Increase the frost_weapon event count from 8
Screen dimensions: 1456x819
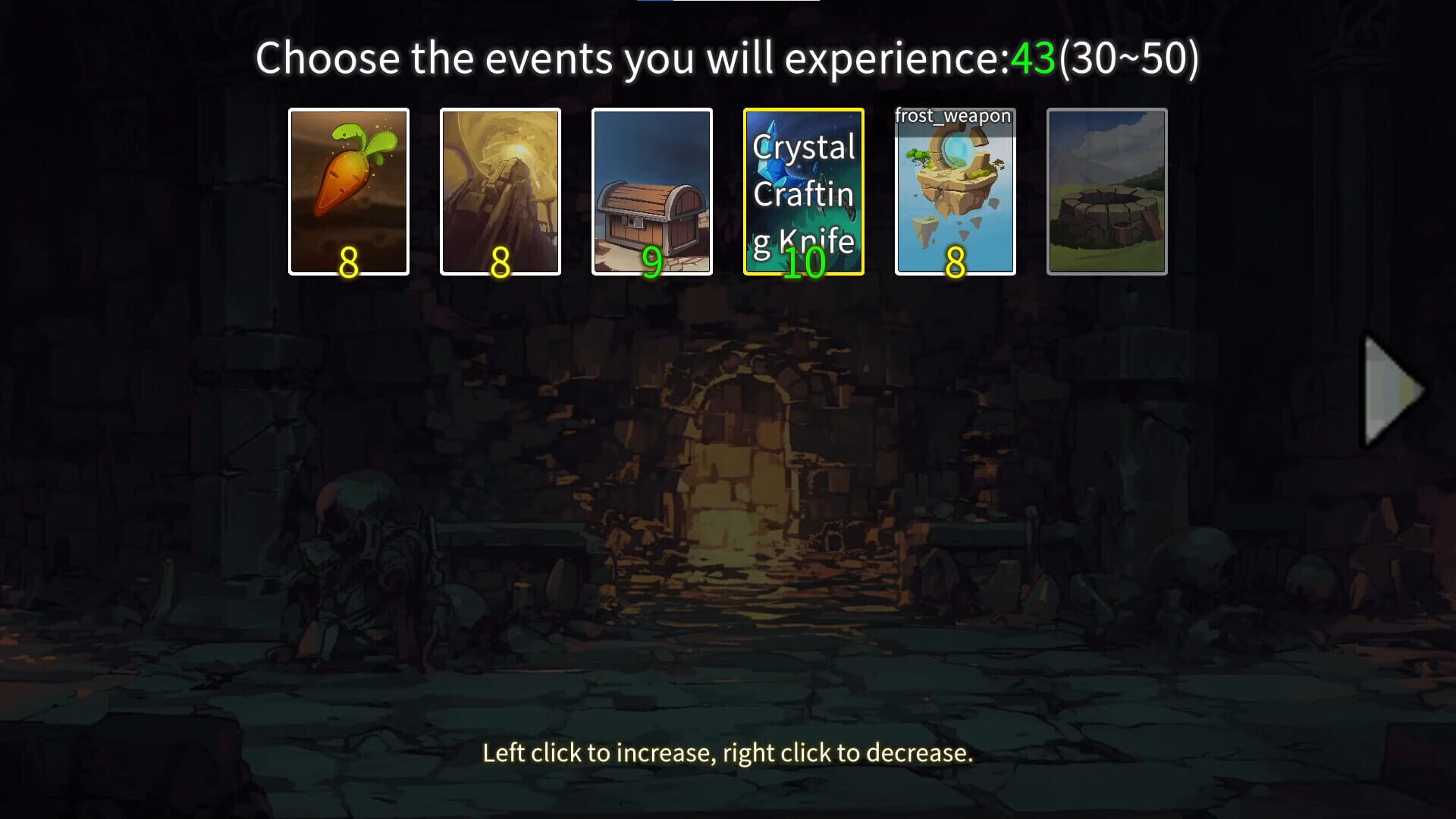click(x=955, y=192)
